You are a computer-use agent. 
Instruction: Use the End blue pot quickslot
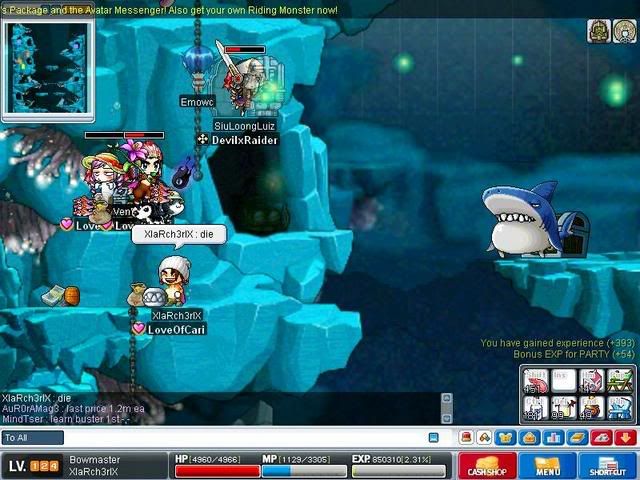coord(592,408)
